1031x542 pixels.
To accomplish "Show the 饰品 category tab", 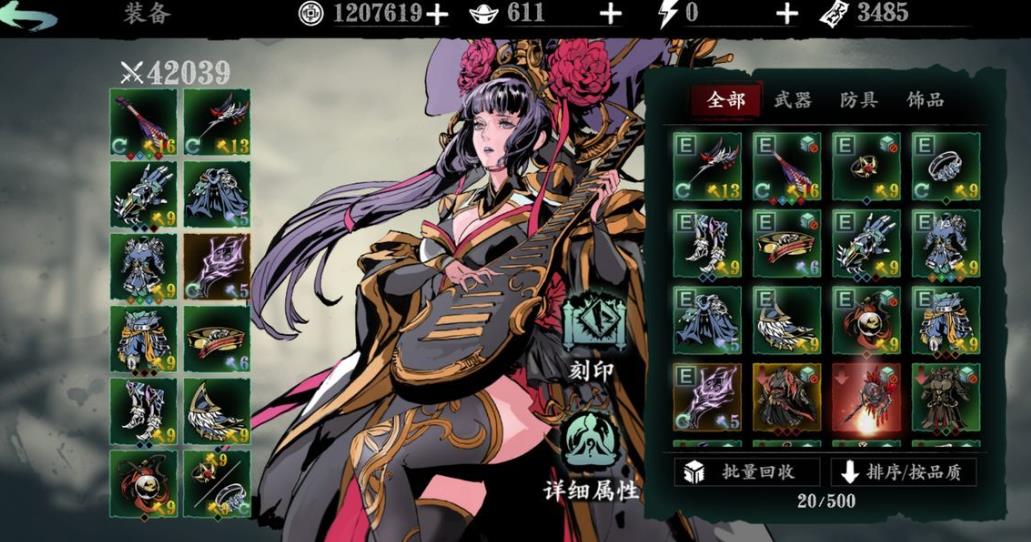I will pyautogui.click(x=925, y=100).
